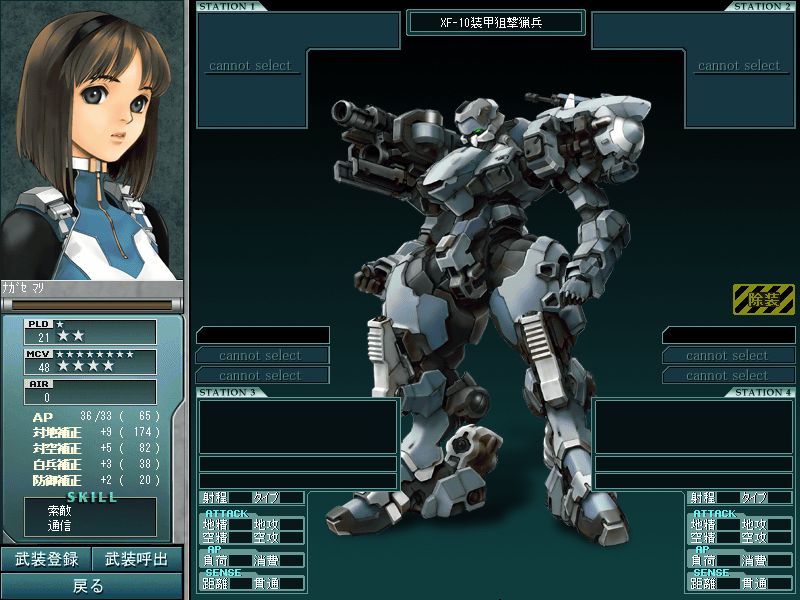The image size is (800, 600).
Task: Select the pilot portrait
Action: (x=91, y=140)
